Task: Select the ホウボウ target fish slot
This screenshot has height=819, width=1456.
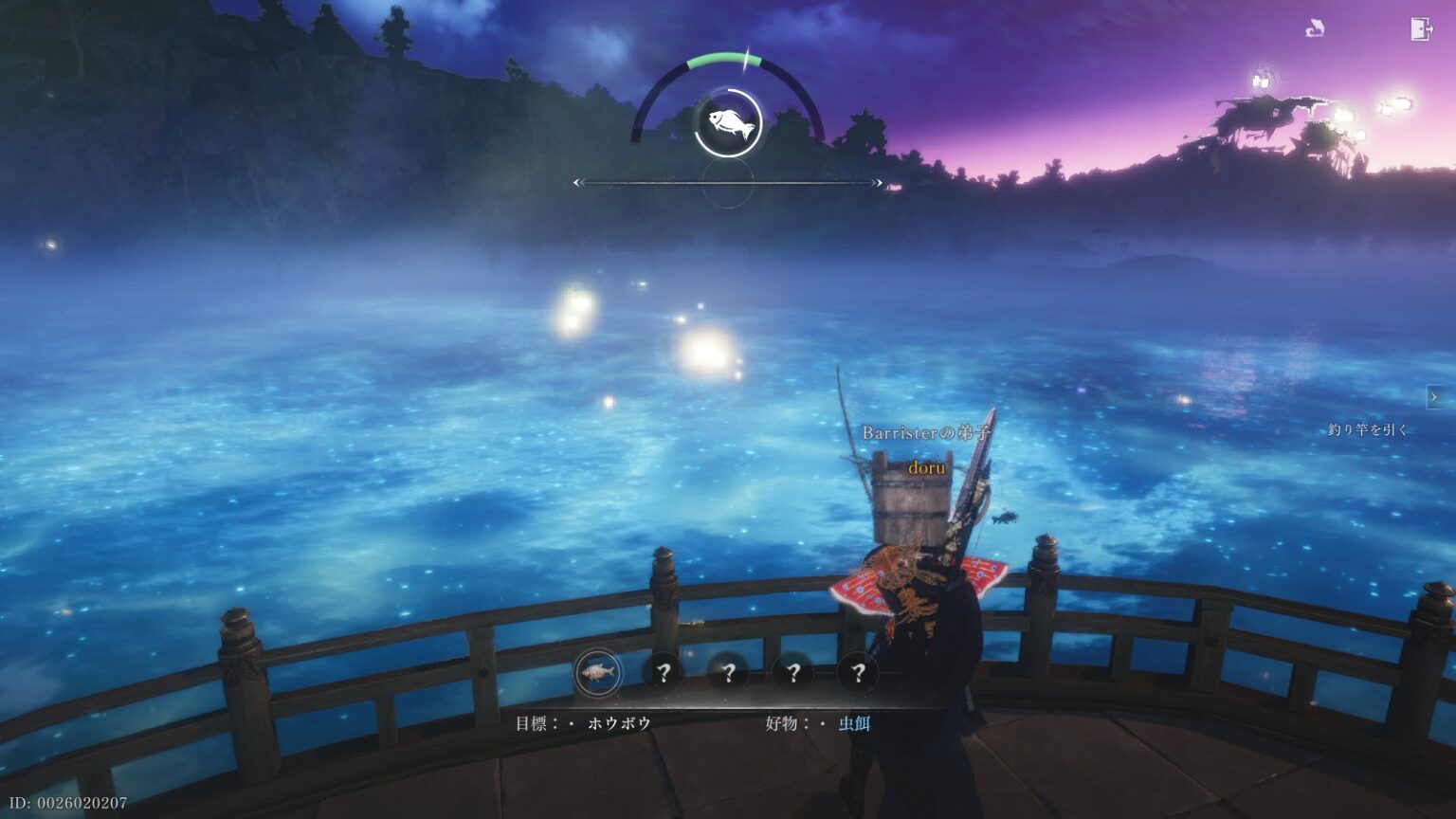Action: coord(598,673)
